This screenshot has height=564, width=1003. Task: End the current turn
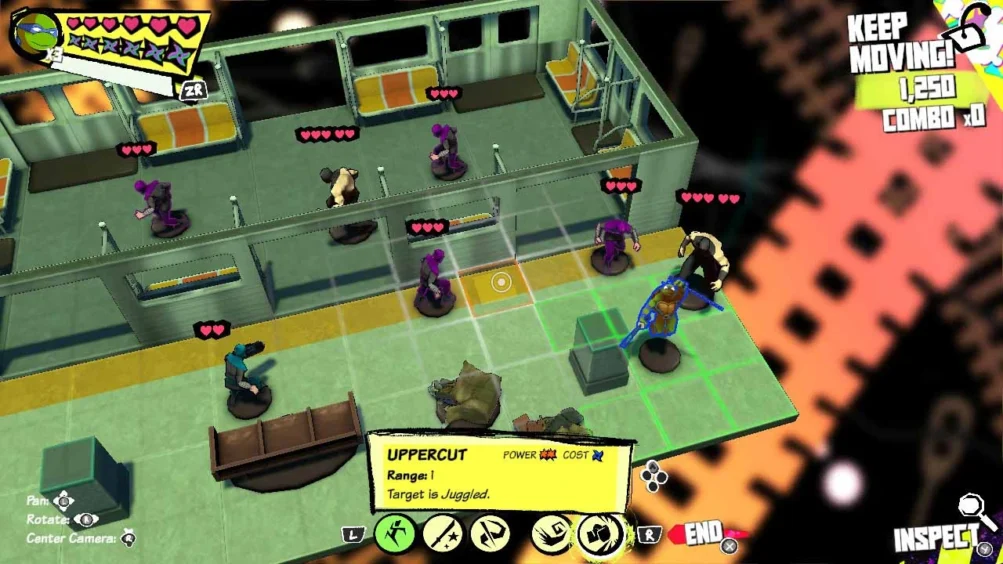pyautogui.click(x=704, y=534)
